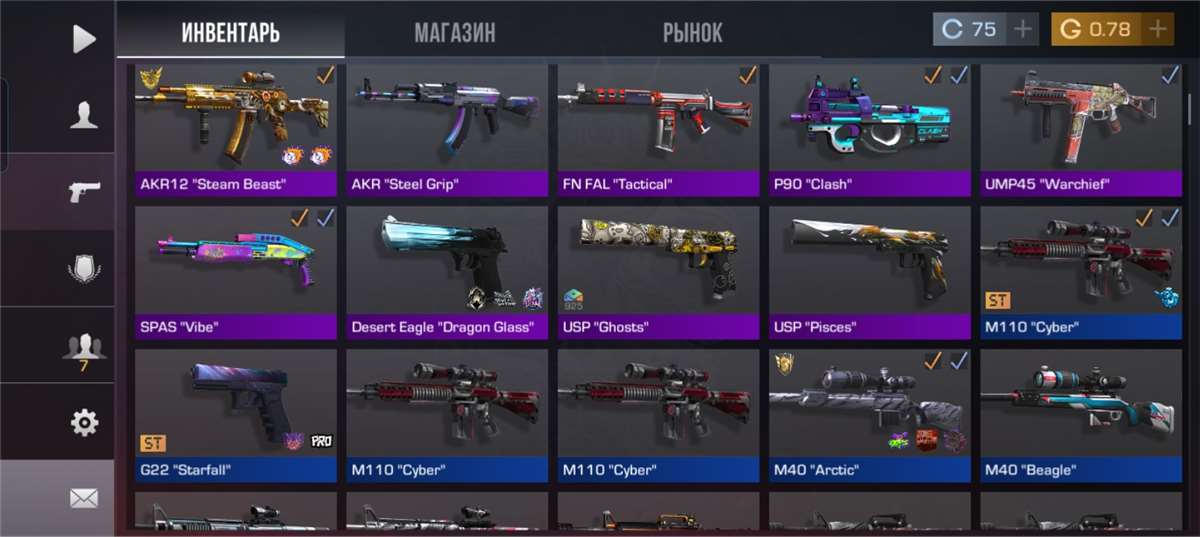Image resolution: width=1200 pixels, height=537 pixels.
Task: Open the mail envelope
Action: tap(84, 497)
